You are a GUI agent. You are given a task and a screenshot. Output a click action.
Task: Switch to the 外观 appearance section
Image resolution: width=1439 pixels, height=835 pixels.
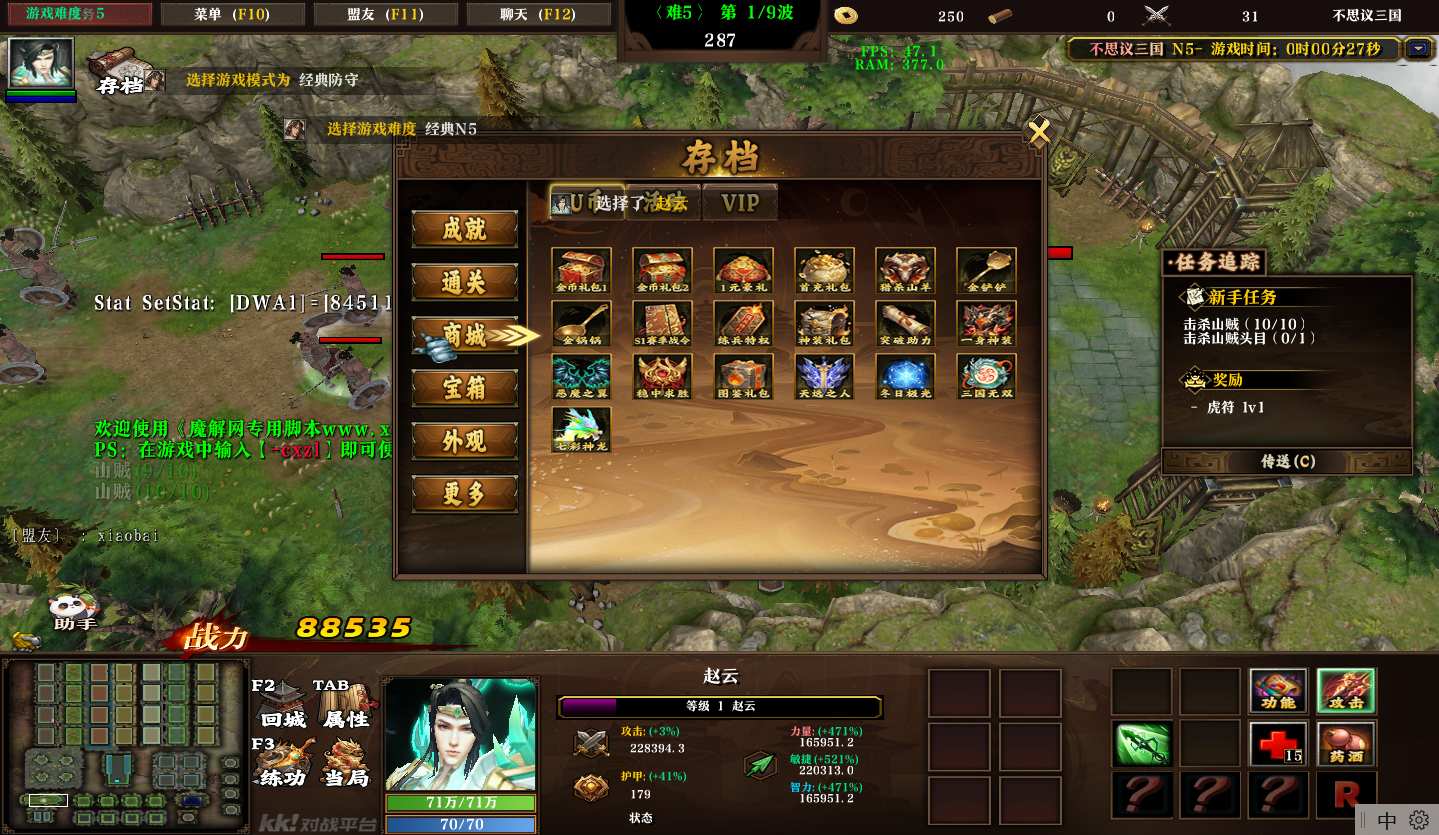coord(465,441)
